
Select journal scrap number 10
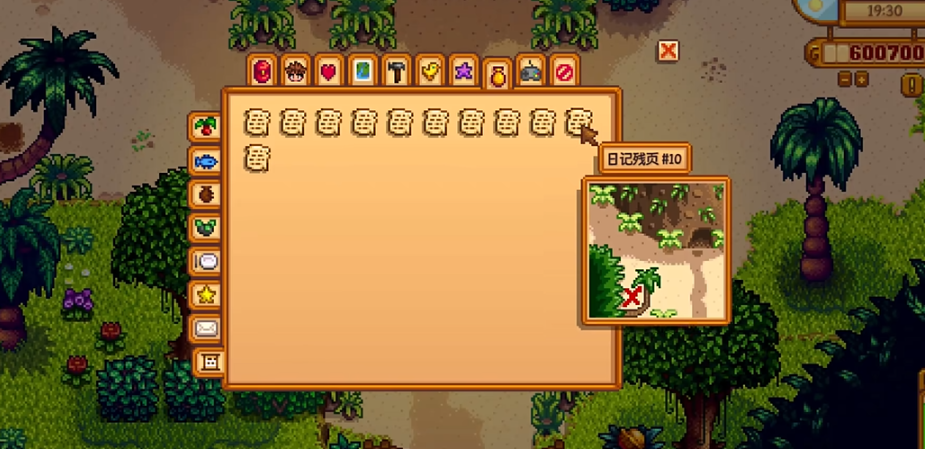[577, 123]
